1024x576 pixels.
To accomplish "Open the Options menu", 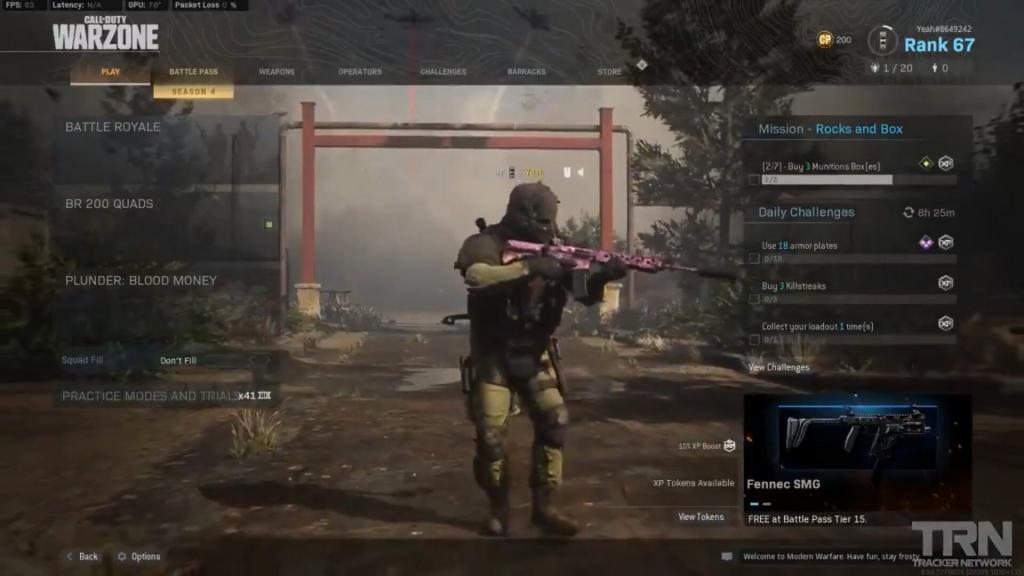I will (139, 556).
